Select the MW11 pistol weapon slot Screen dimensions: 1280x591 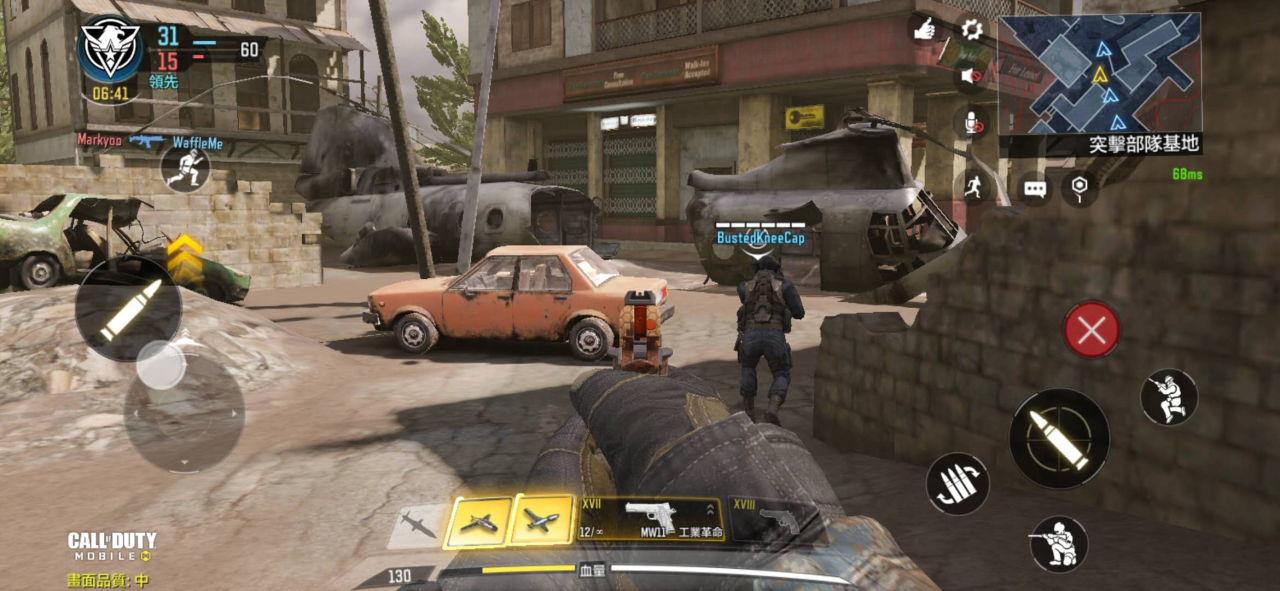(651, 519)
